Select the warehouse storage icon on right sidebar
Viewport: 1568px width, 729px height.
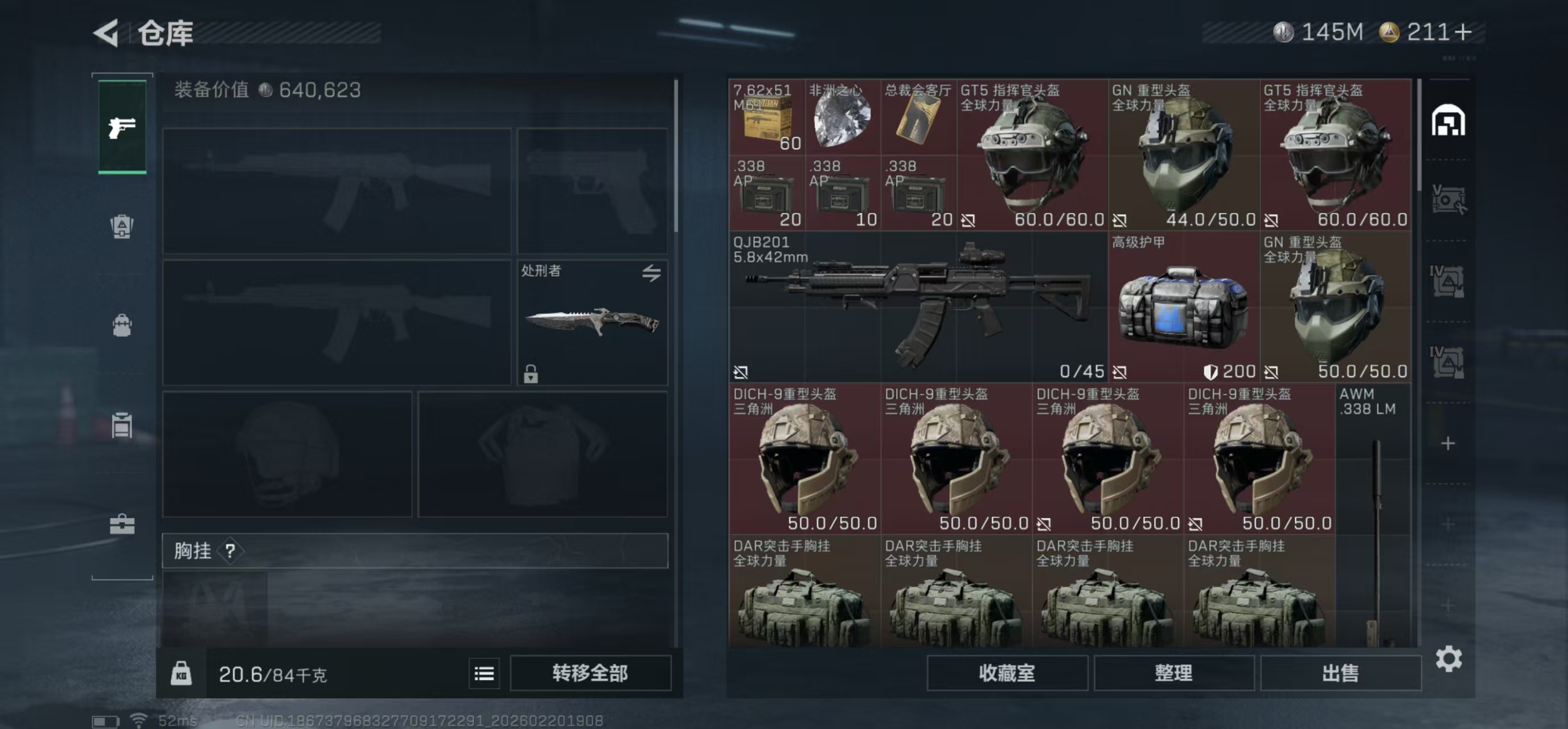(1448, 120)
